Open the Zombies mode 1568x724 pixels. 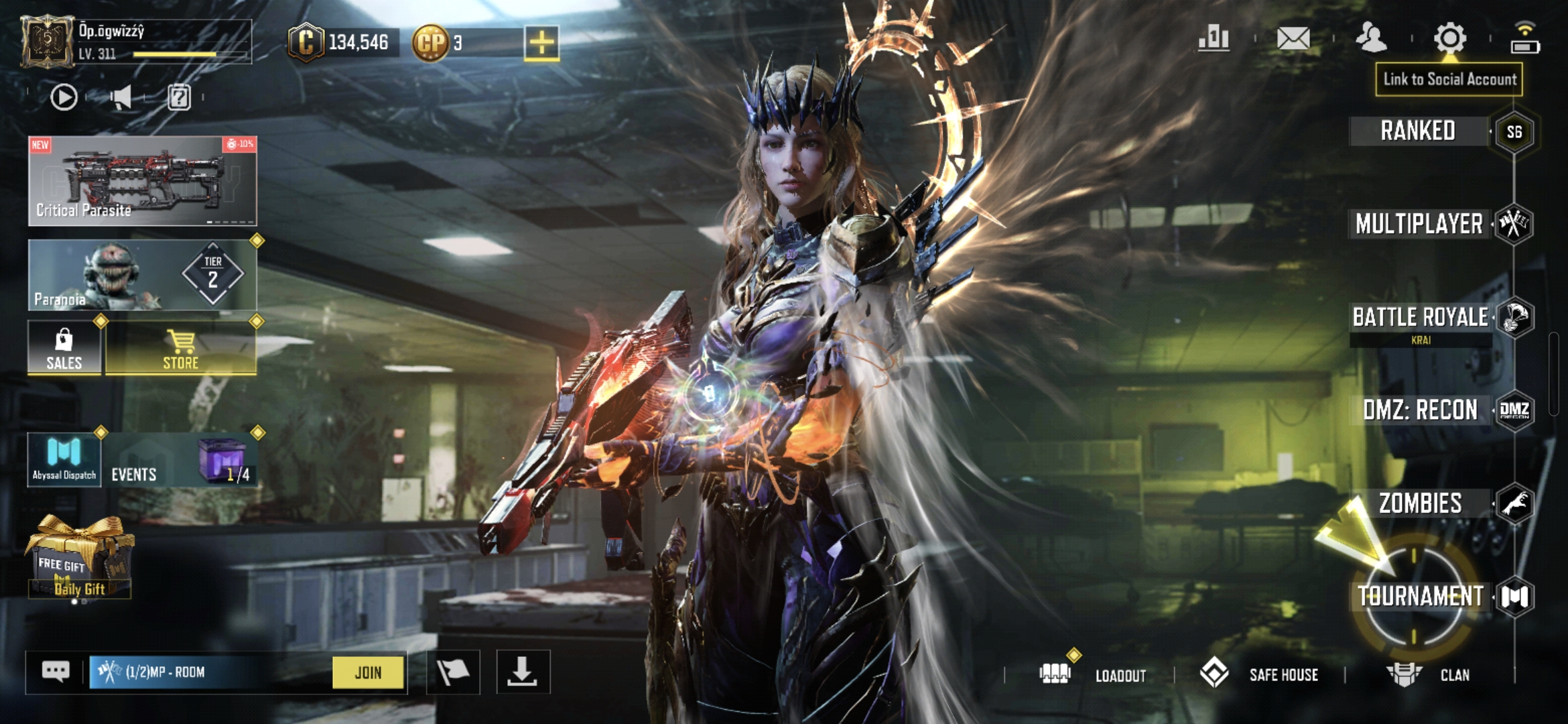pos(1420,503)
